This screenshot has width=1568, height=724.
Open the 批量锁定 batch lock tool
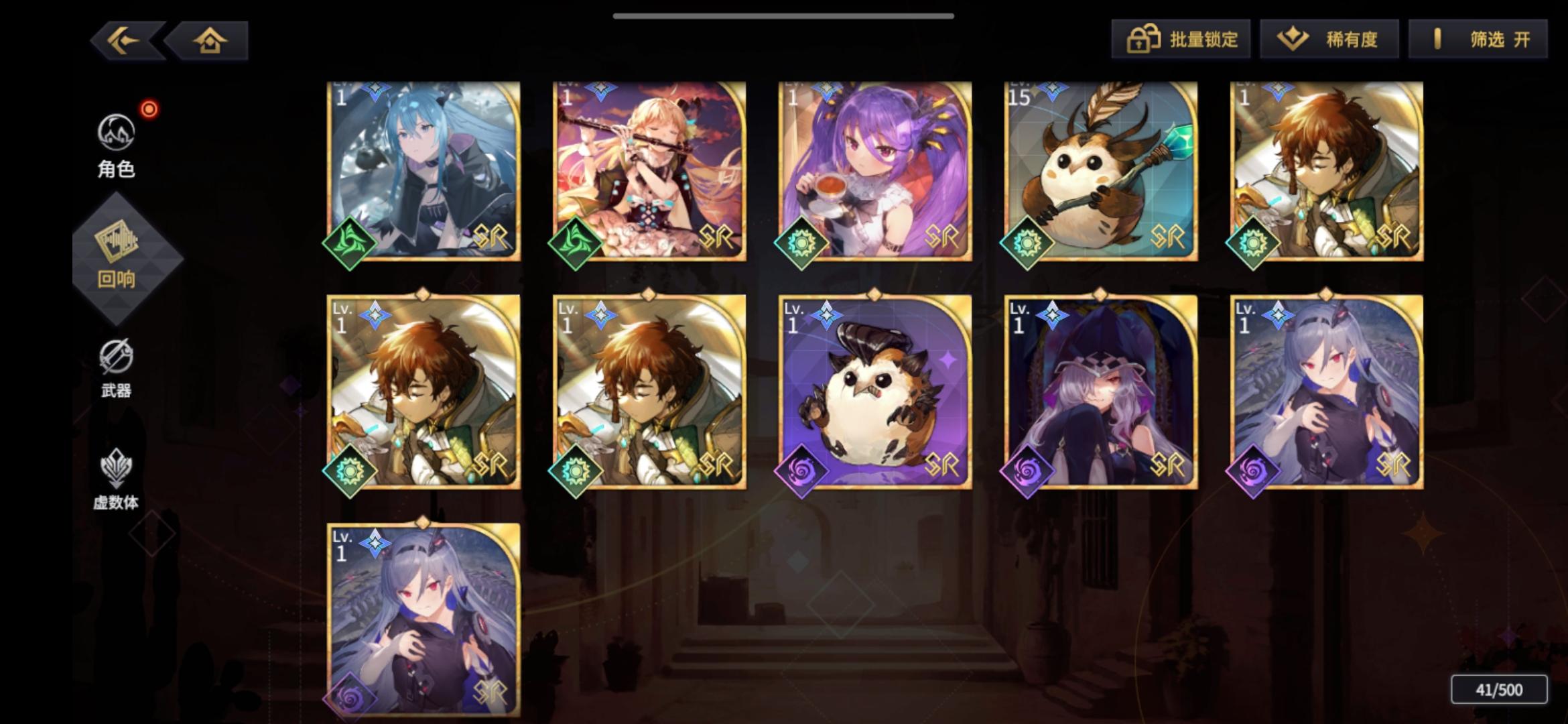point(1181,40)
